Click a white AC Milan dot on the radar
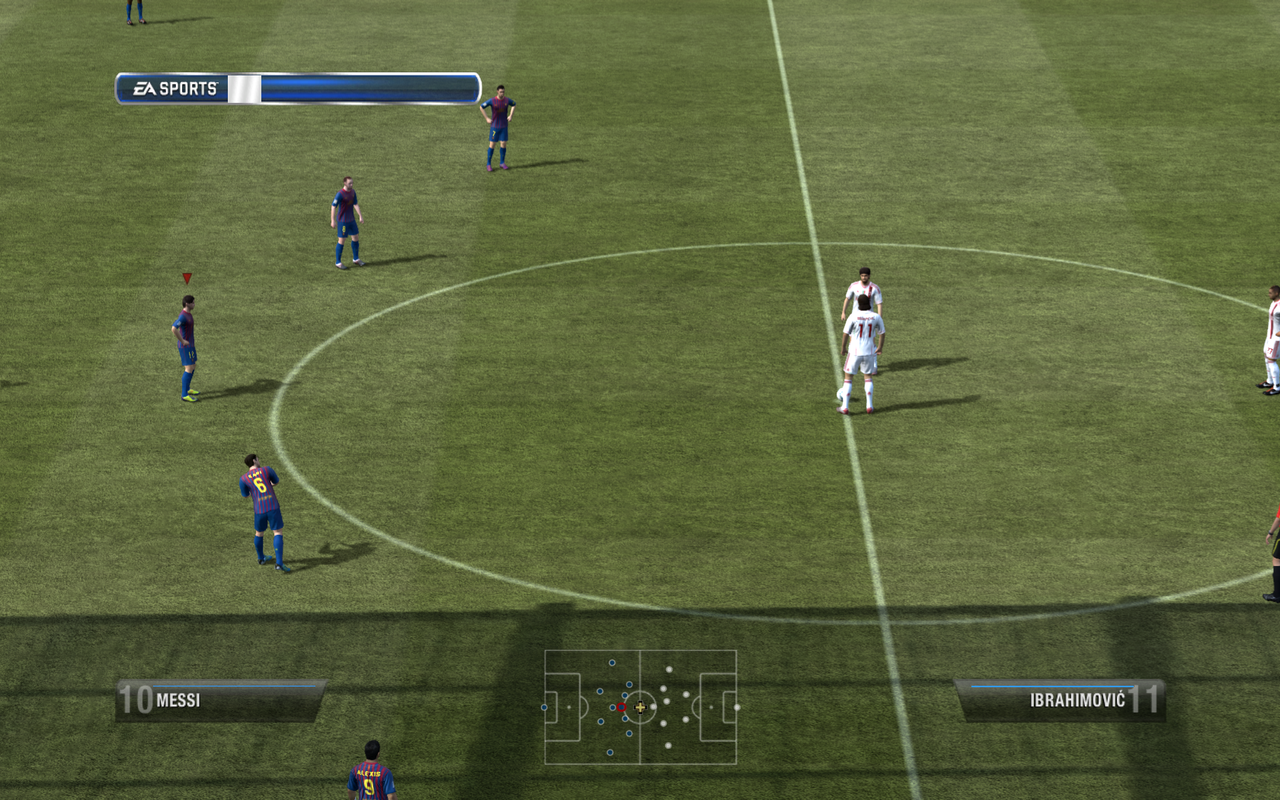This screenshot has width=1280, height=800. point(668,669)
